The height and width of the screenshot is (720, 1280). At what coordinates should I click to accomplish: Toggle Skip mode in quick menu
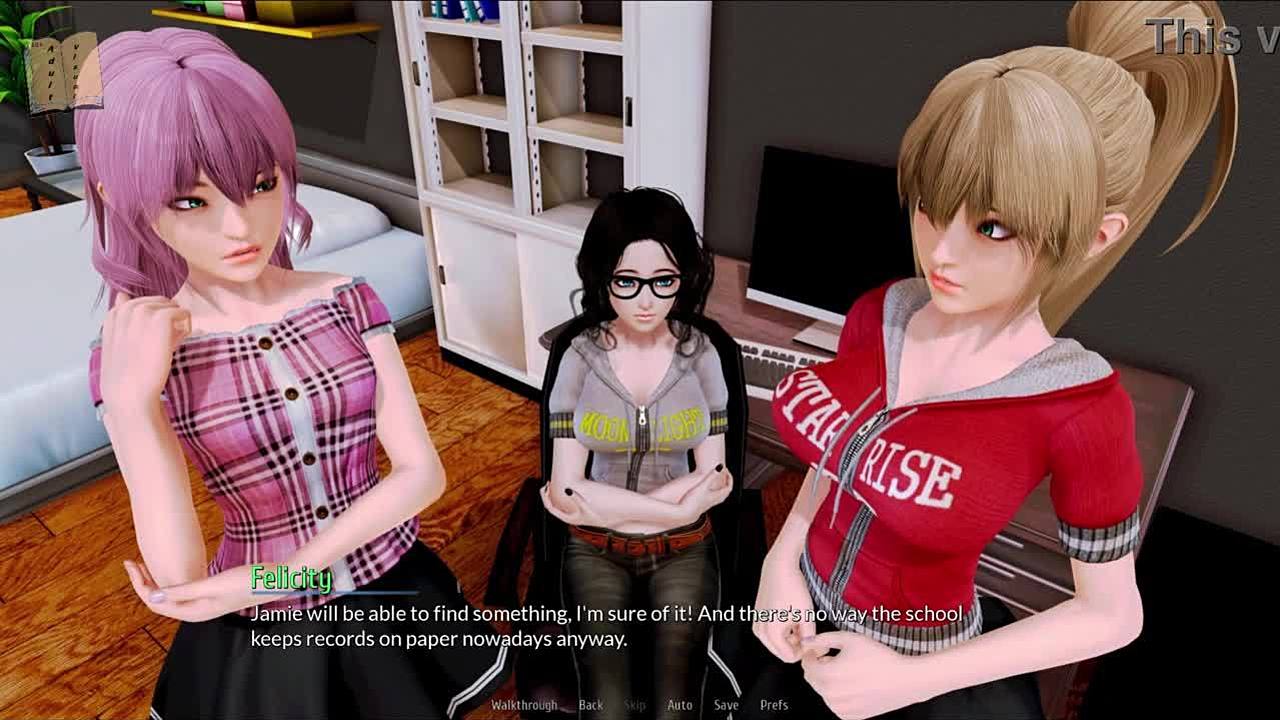(635, 705)
